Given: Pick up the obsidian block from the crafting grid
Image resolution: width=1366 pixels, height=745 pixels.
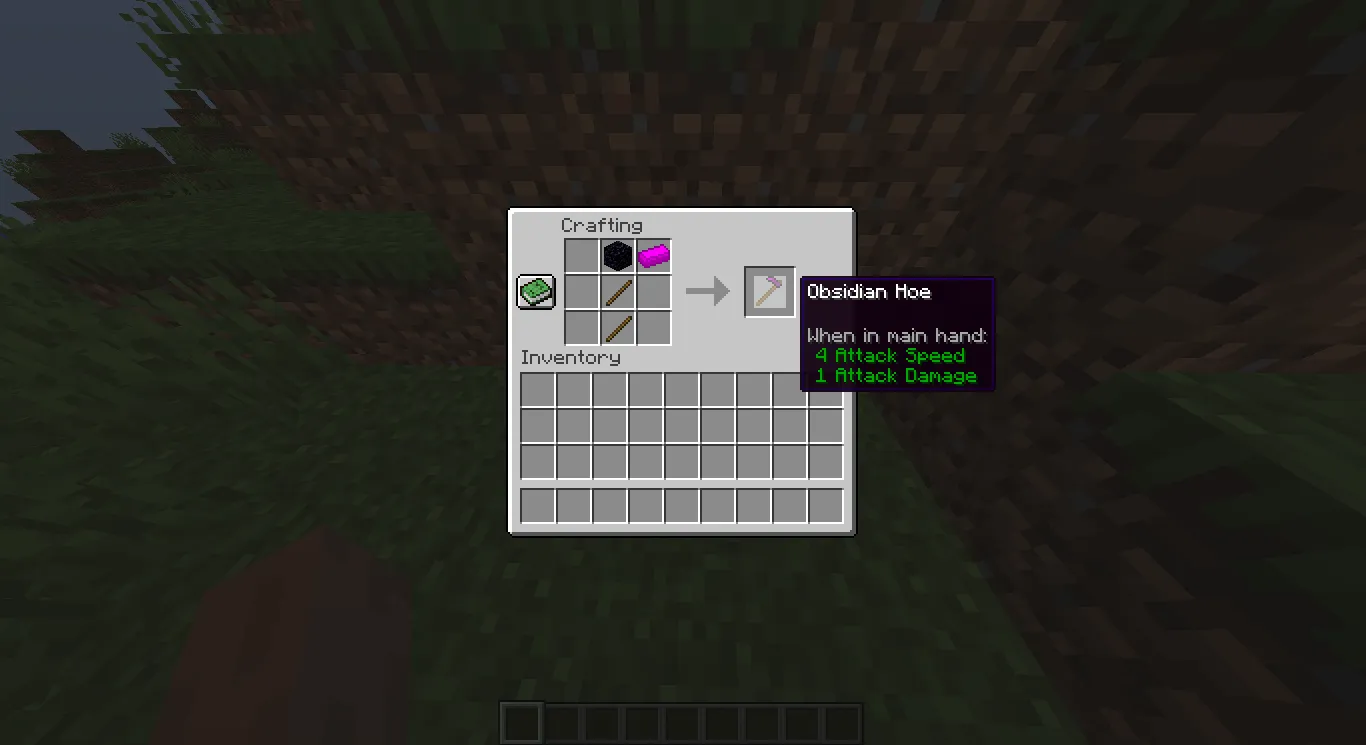Looking at the screenshot, I should (x=617, y=254).
